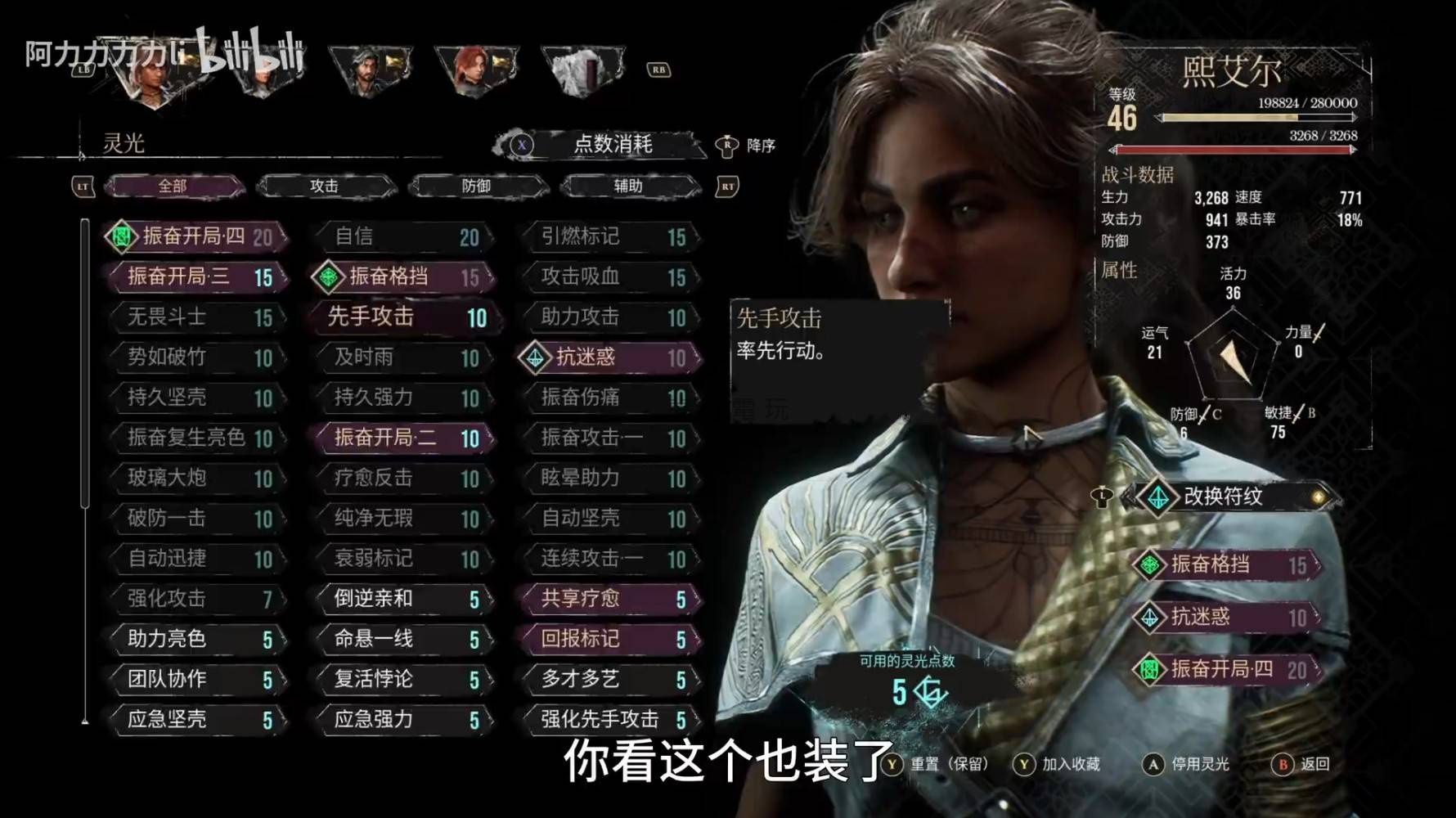1456x818 pixels.
Task: Choose the 先手攻击 skill in the list
Action: click(x=402, y=317)
